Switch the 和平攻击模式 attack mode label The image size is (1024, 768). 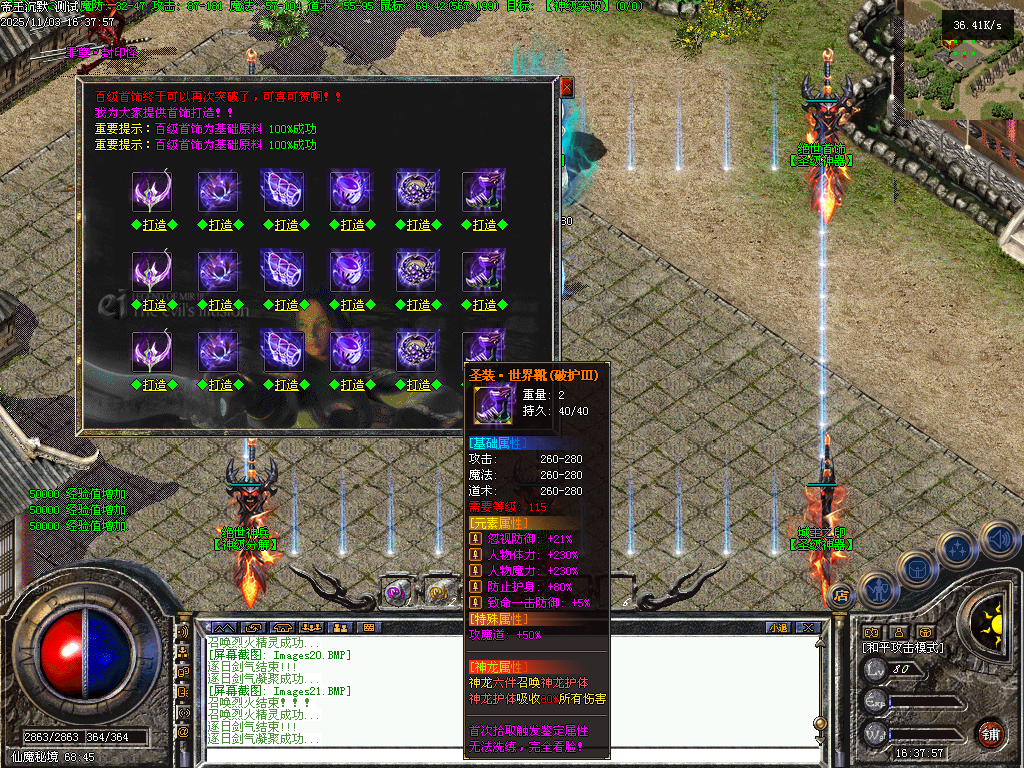pos(903,648)
